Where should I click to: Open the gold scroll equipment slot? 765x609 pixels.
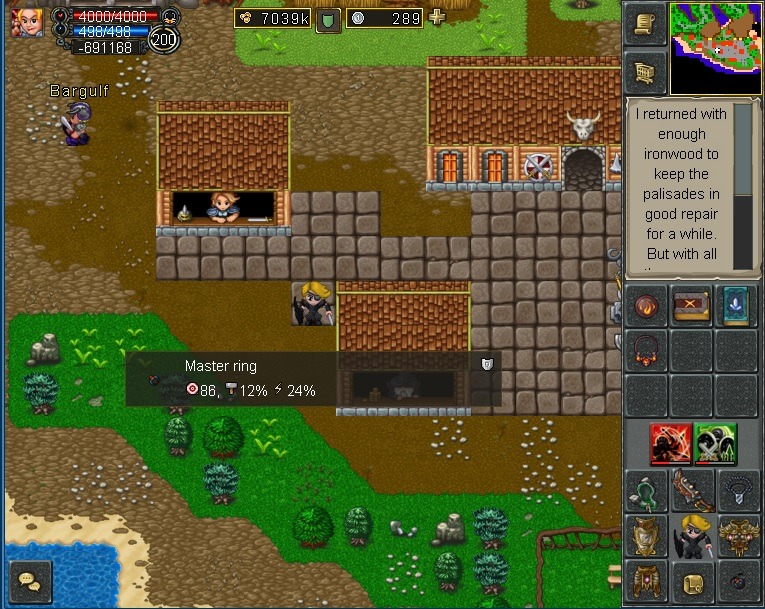click(691, 583)
